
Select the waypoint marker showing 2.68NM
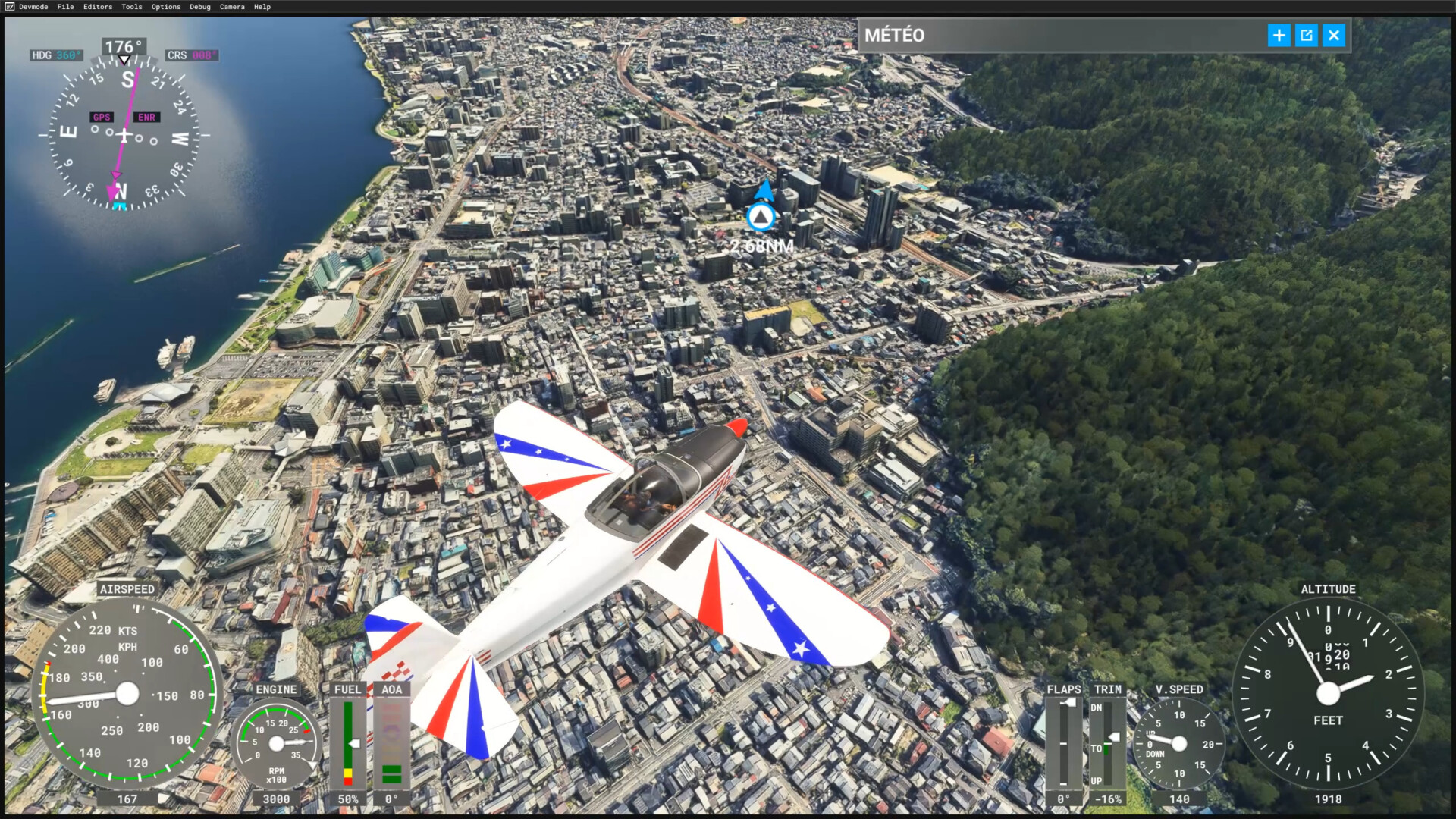pyautogui.click(x=761, y=218)
